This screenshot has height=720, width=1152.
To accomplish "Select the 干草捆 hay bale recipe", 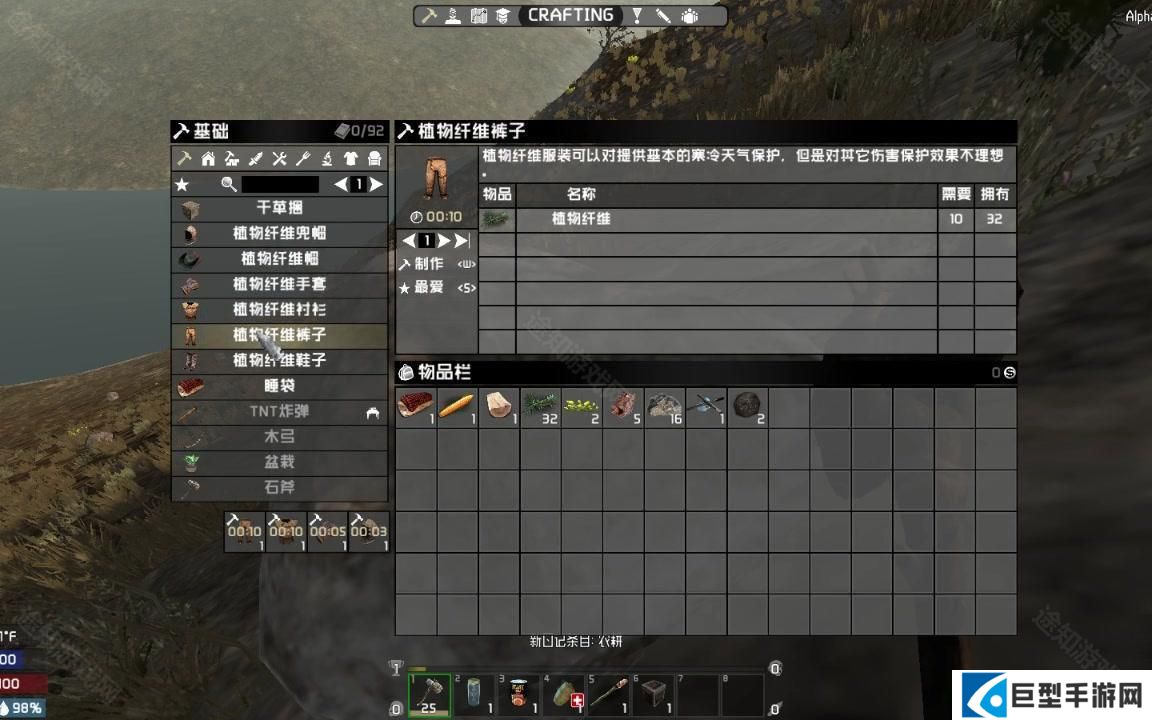I will pyautogui.click(x=279, y=208).
